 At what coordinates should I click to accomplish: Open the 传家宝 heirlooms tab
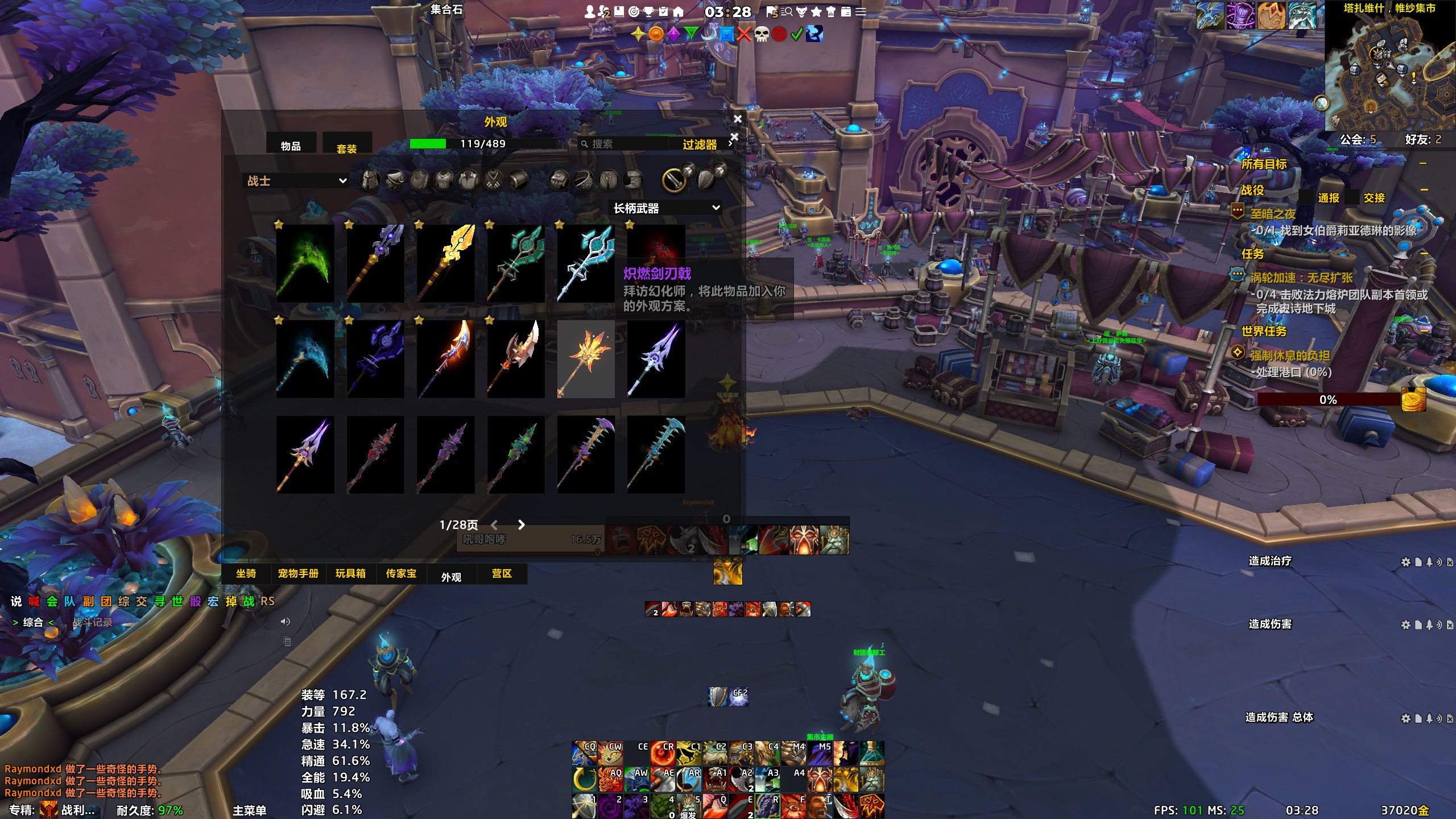[401, 574]
